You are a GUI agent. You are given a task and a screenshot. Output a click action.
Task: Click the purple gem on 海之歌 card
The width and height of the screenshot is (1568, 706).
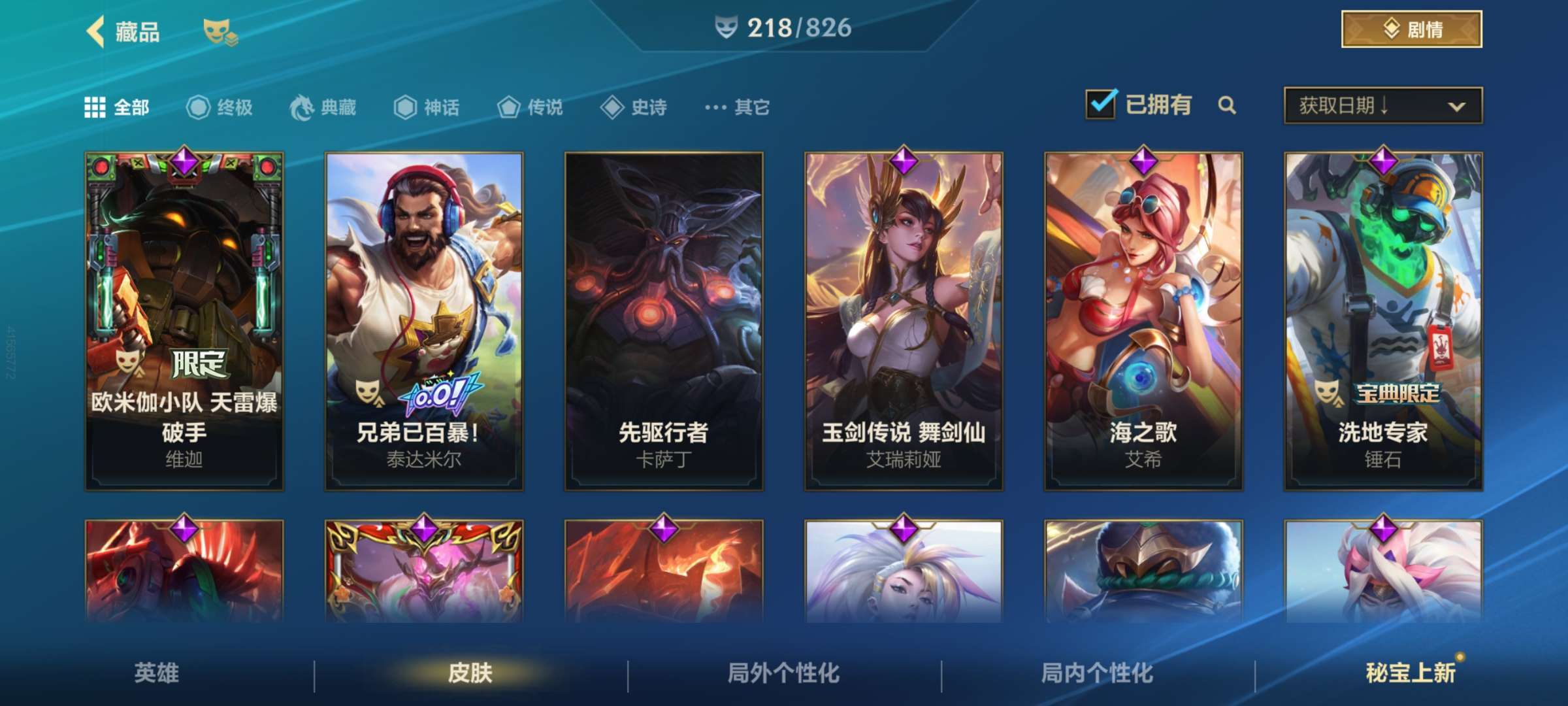(x=1145, y=161)
